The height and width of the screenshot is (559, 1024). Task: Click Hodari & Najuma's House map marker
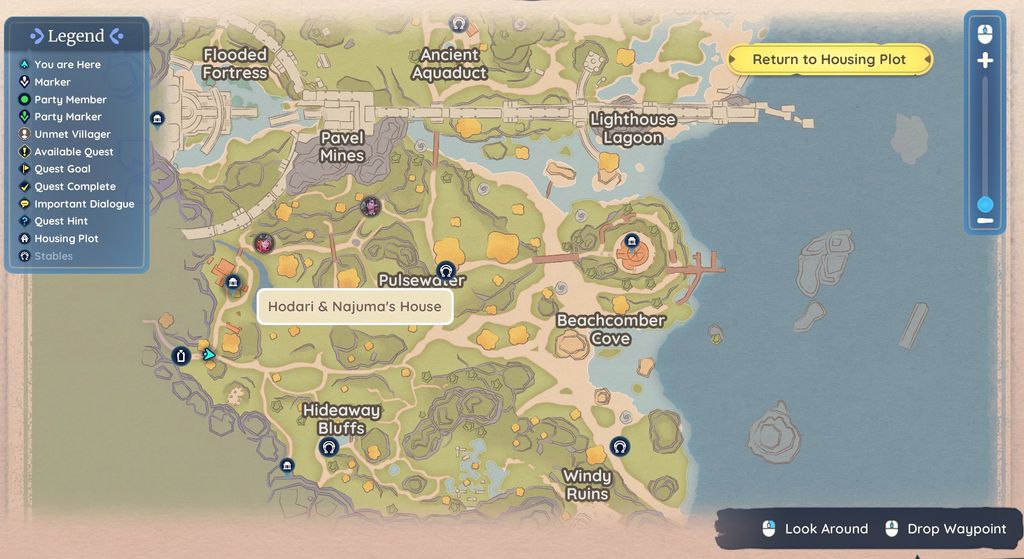pos(233,283)
